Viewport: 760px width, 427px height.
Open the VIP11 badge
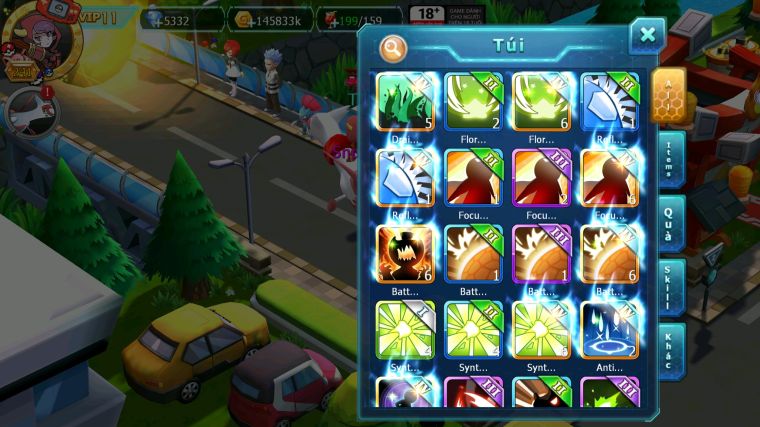click(98, 17)
